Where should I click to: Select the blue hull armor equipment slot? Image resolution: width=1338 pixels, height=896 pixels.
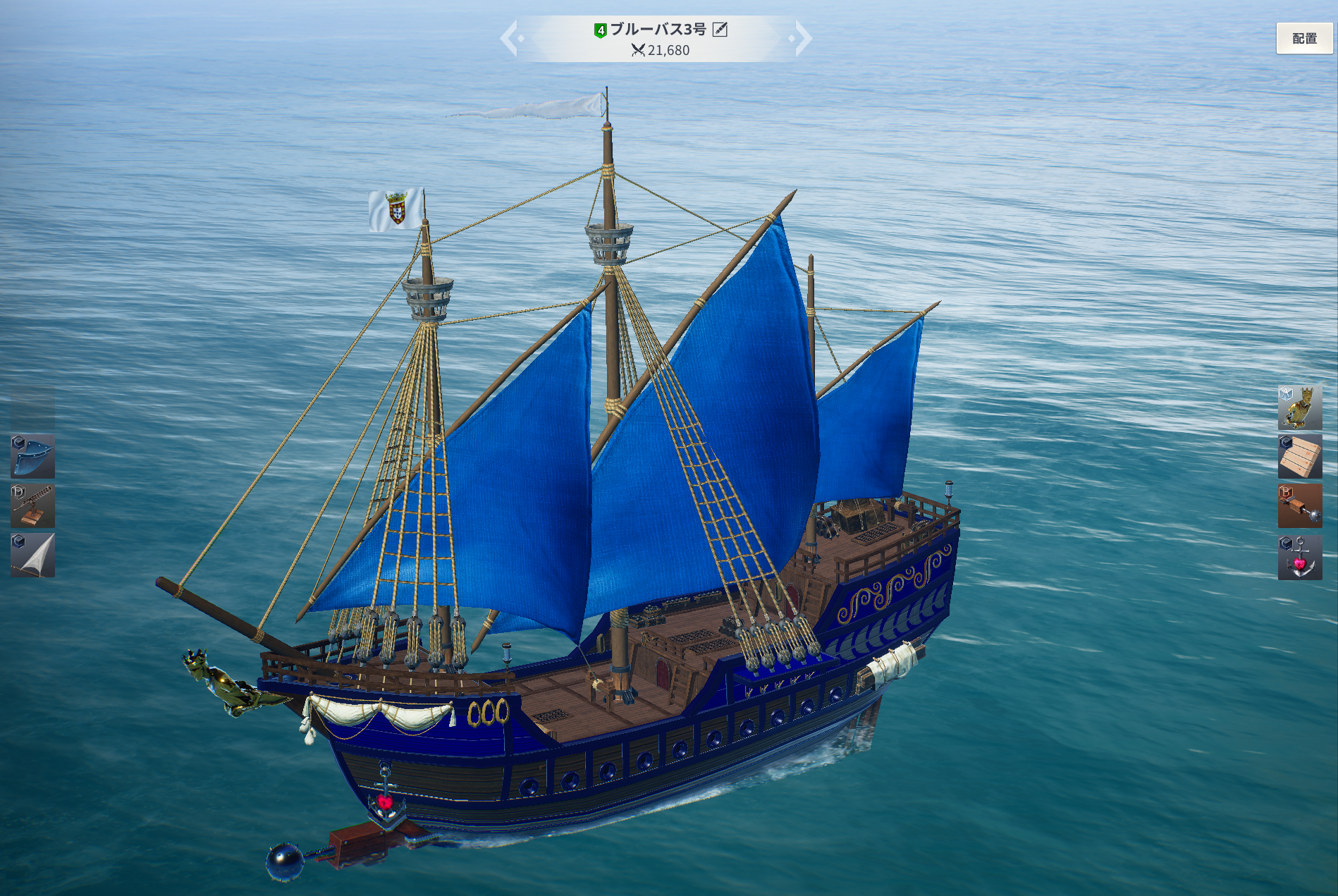(x=32, y=456)
